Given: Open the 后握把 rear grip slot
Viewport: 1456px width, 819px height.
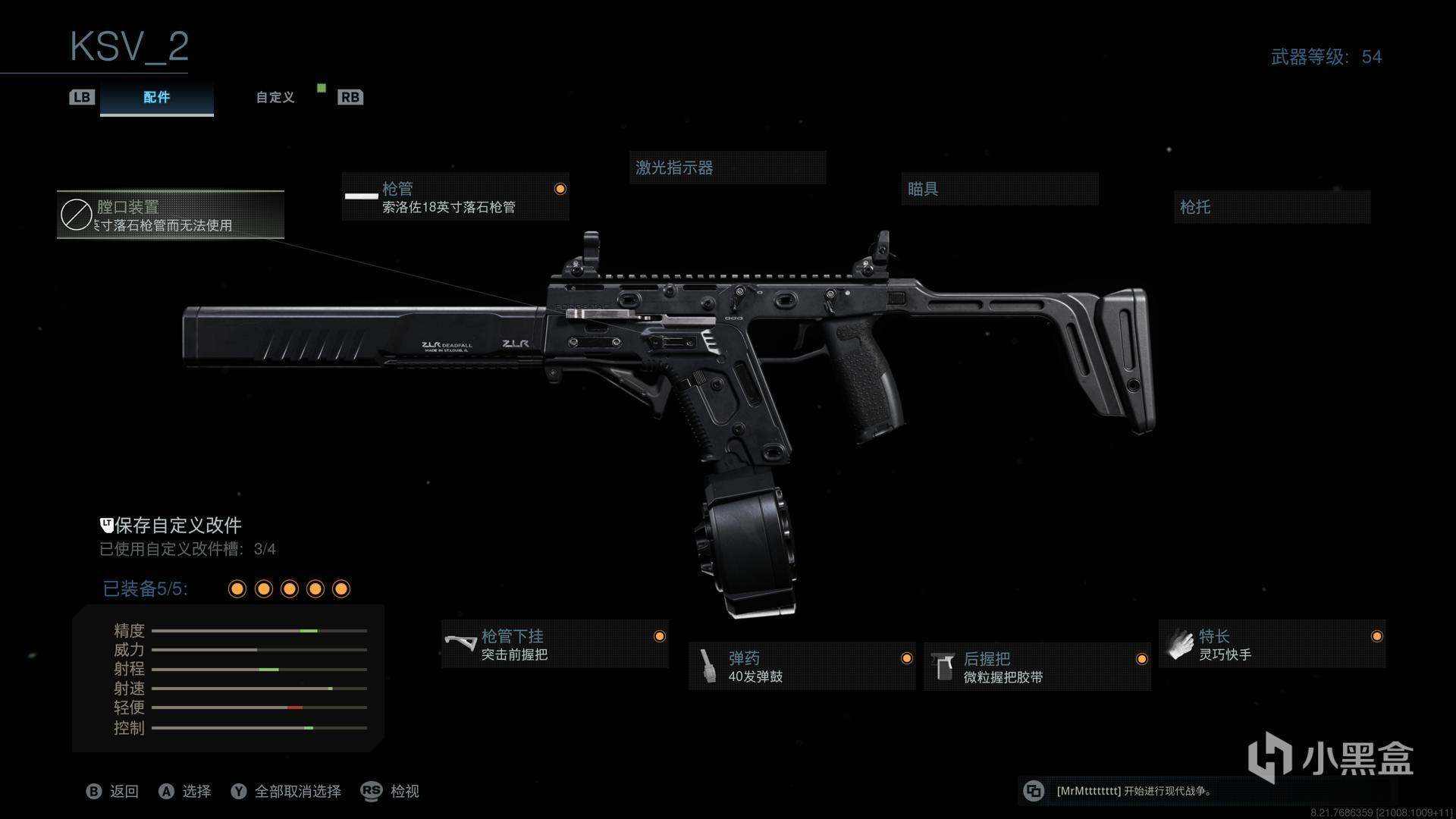Looking at the screenshot, I should click(1037, 667).
